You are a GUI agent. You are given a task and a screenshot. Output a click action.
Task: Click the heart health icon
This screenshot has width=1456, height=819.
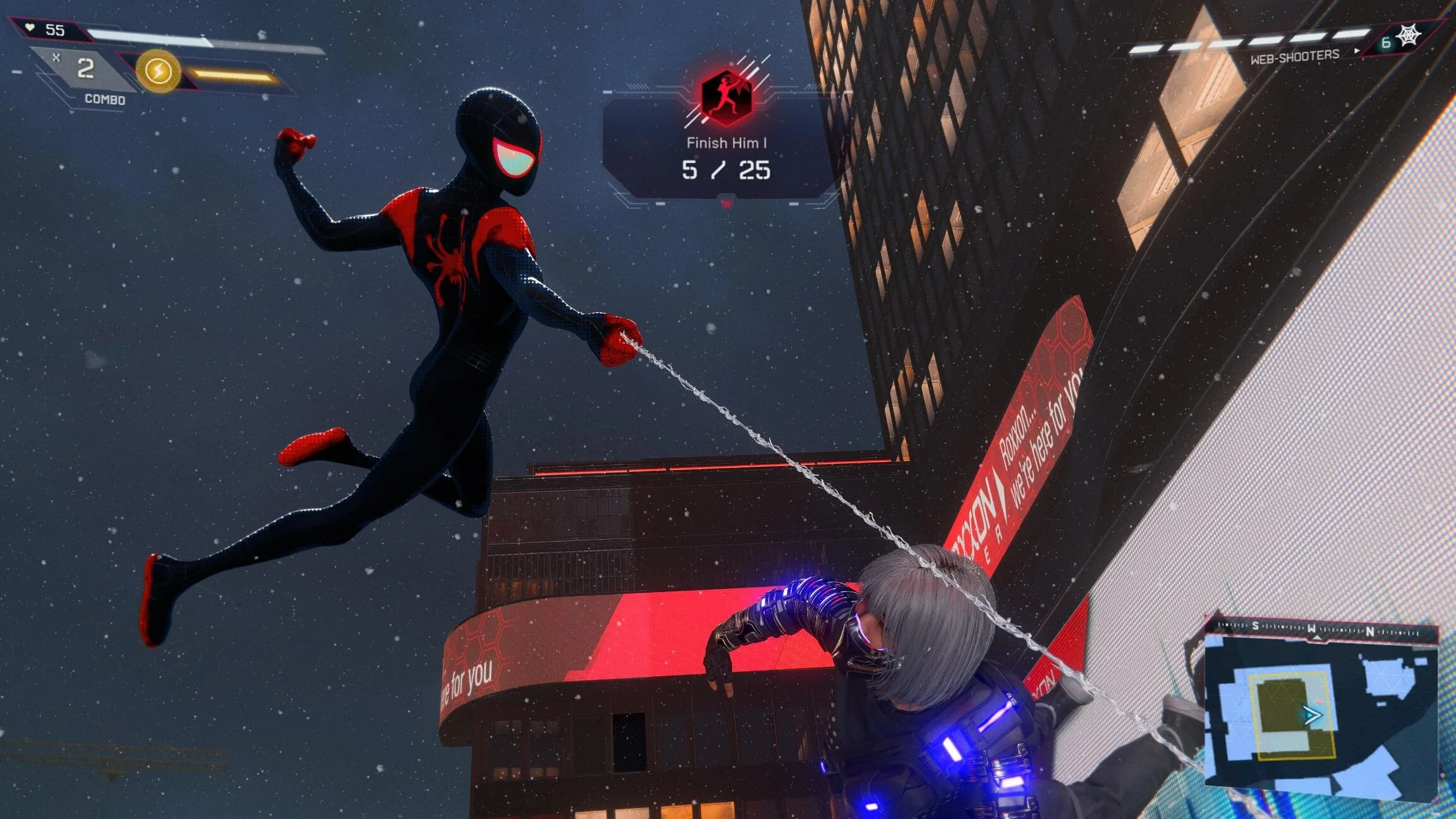coord(30,27)
